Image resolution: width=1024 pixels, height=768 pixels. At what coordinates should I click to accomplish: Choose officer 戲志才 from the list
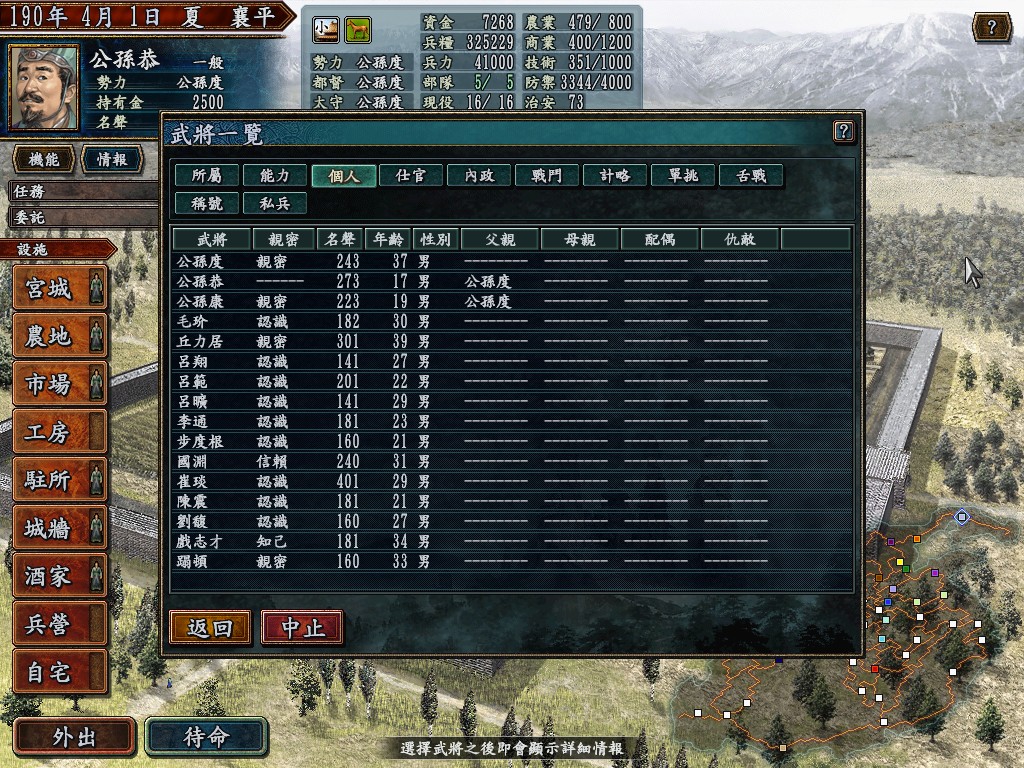(200, 541)
